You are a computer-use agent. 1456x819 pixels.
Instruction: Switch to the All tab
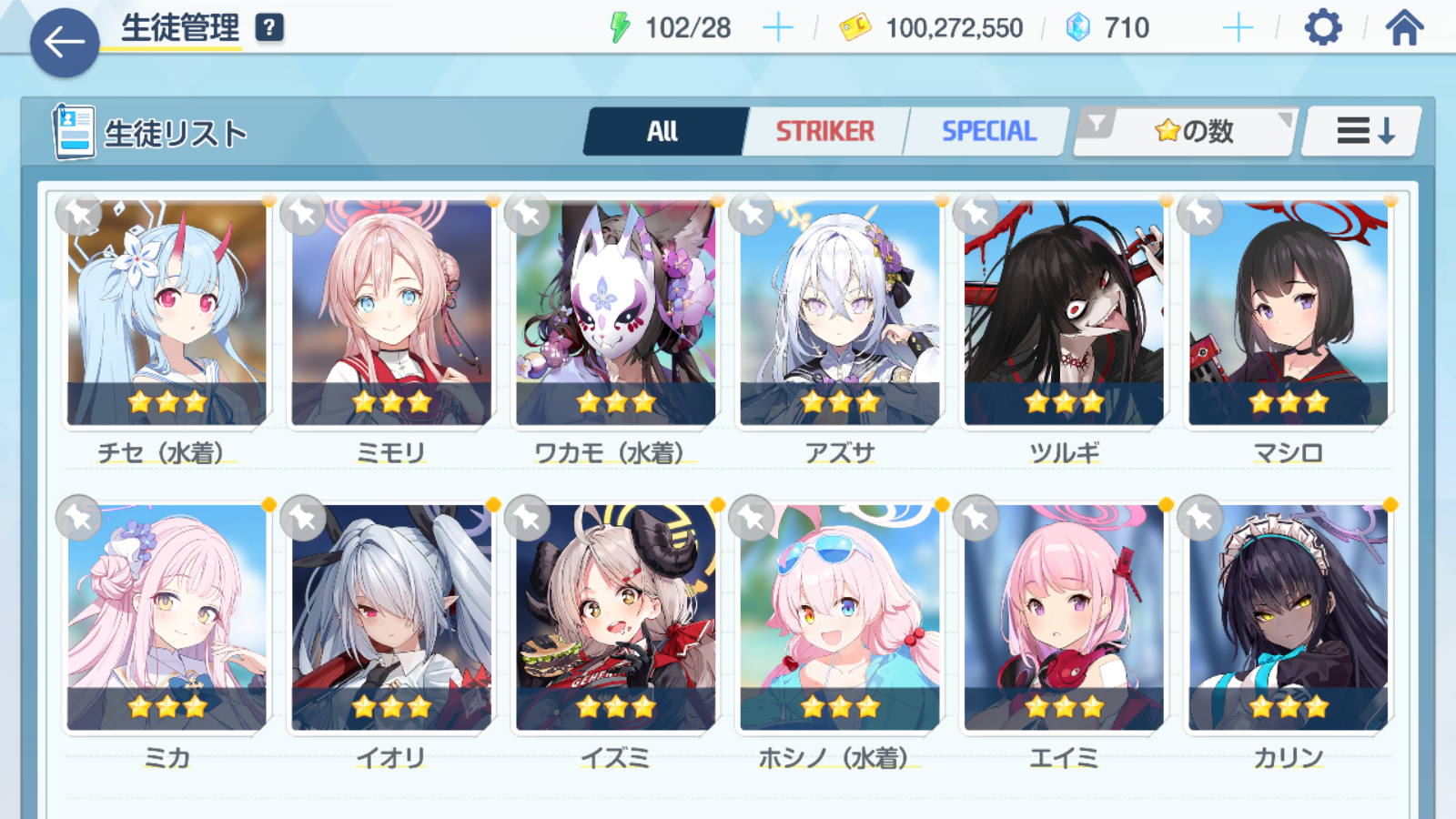click(x=663, y=132)
